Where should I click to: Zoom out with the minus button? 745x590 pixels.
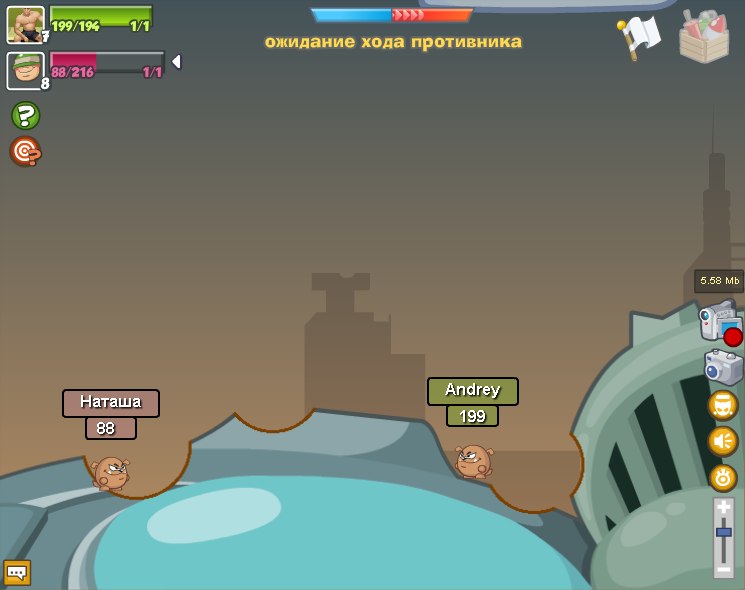[x=723, y=568]
